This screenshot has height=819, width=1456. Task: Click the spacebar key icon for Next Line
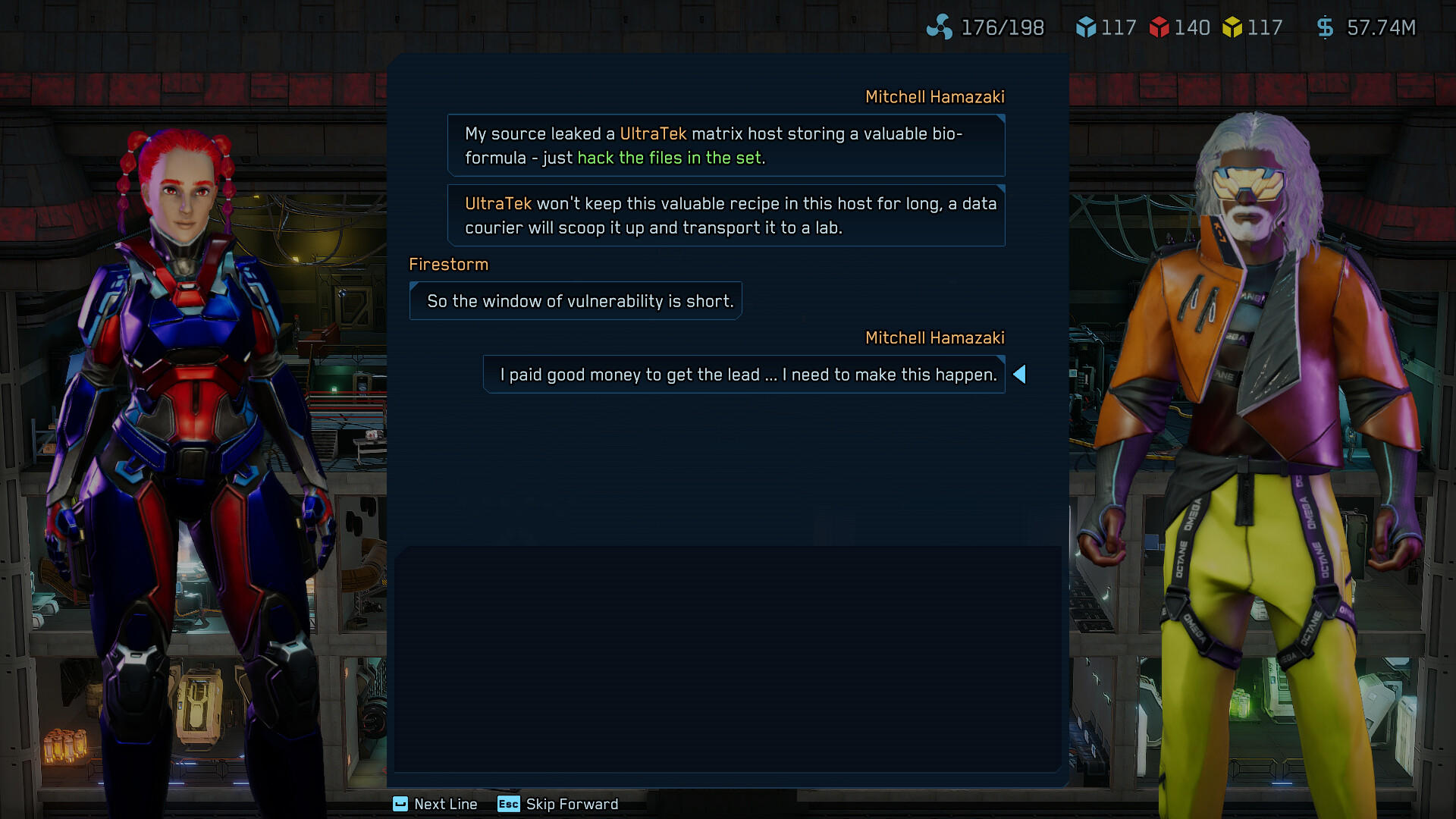click(400, 805)
